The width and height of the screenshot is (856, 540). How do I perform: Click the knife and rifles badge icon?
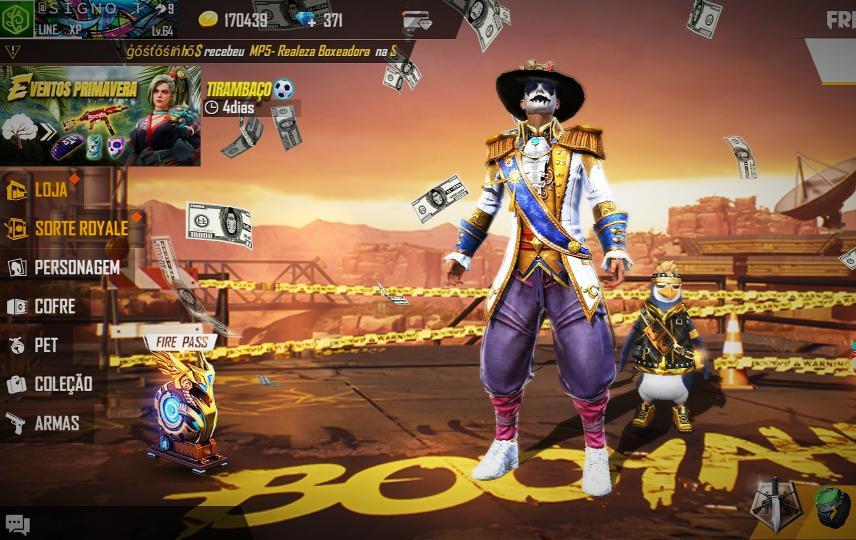click(775, 505)
